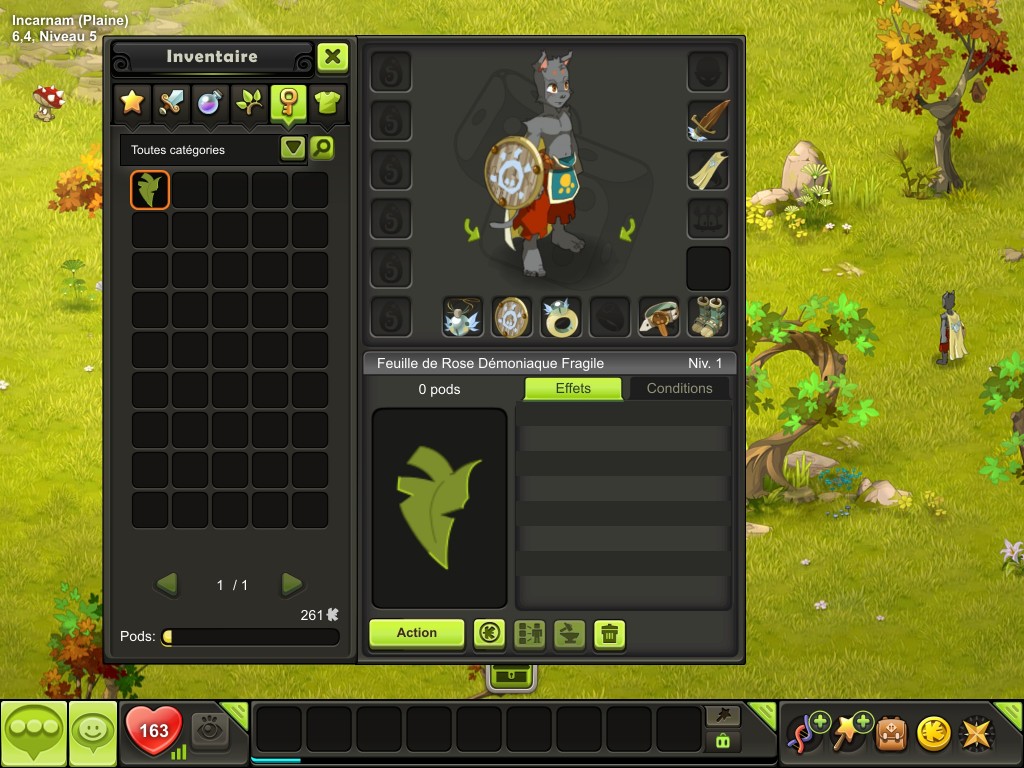Open the sword equipment tab
1024x768 pixels.
171,101
